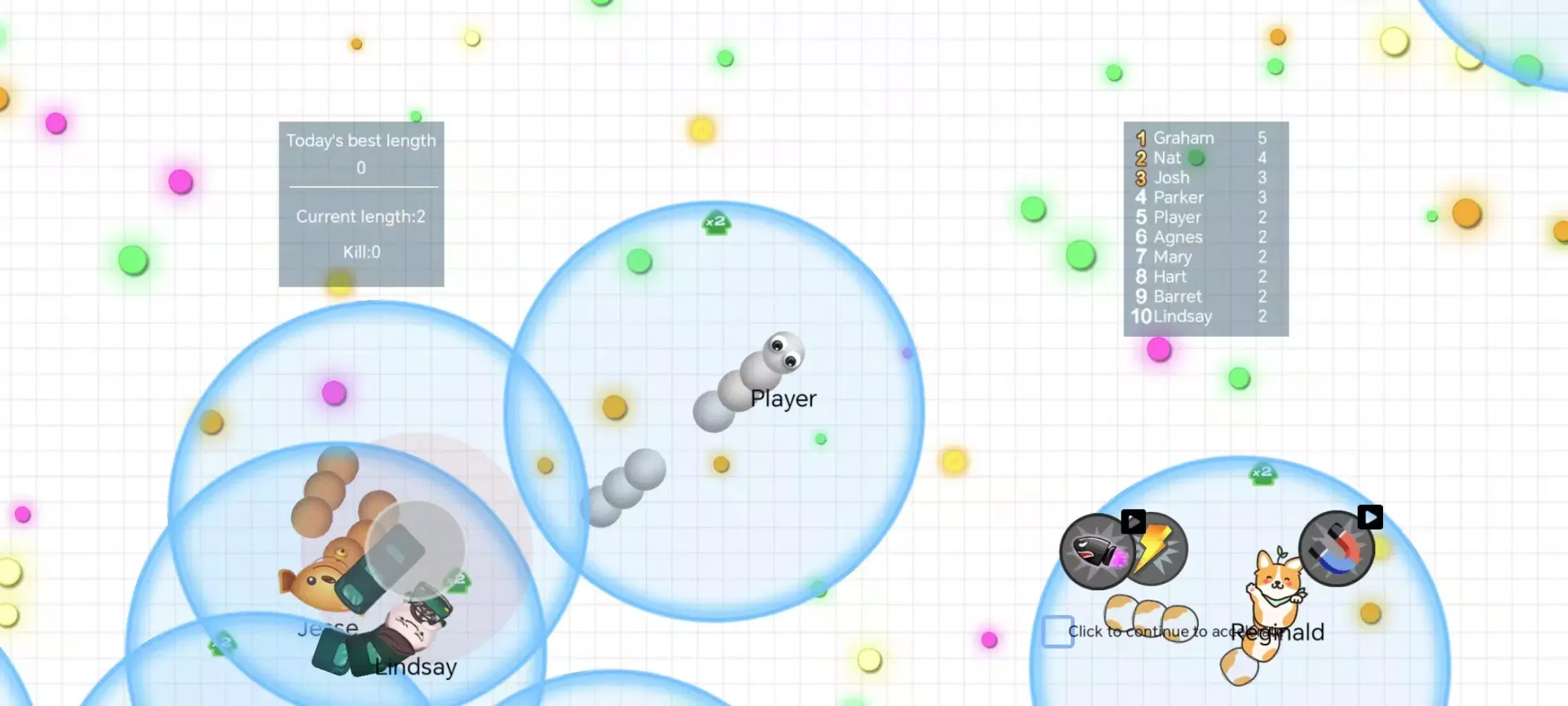Screen dimensions: 1568x706
Task: Click Josh's rank 3 medal
Action: click(1140, 177)
